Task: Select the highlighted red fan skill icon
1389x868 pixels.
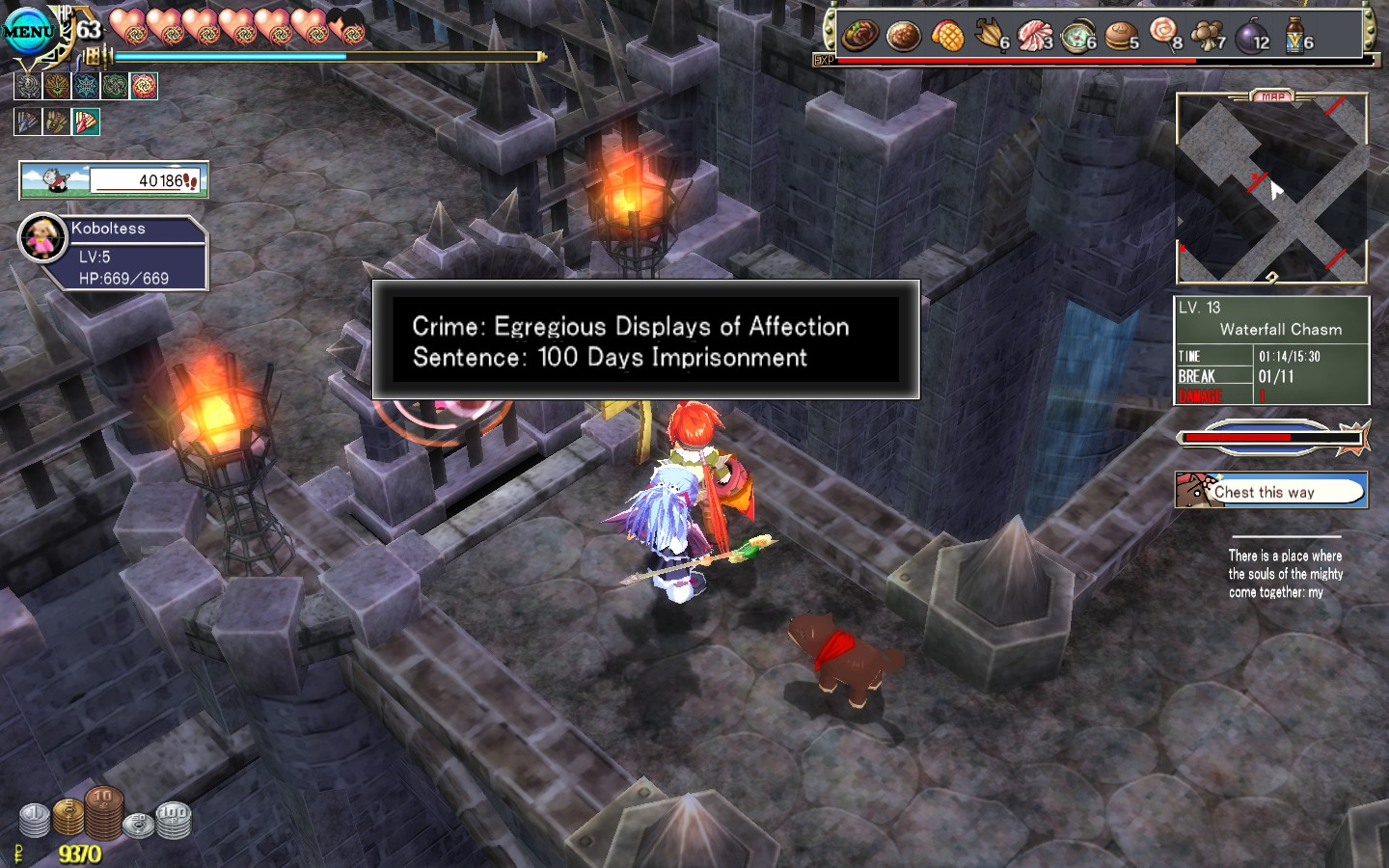Action: 86,122
